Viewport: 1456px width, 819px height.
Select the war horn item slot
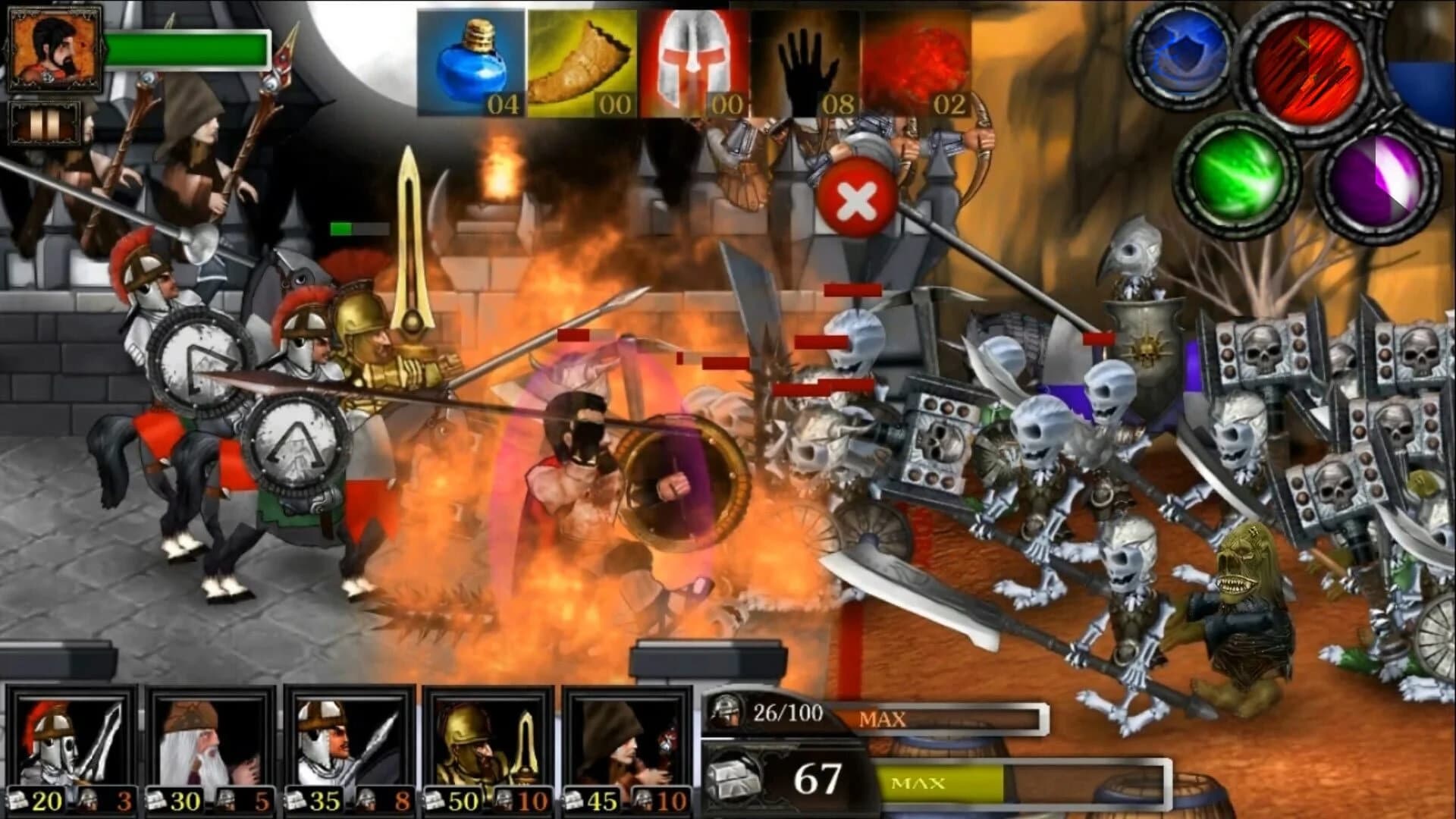click(580, 61)
